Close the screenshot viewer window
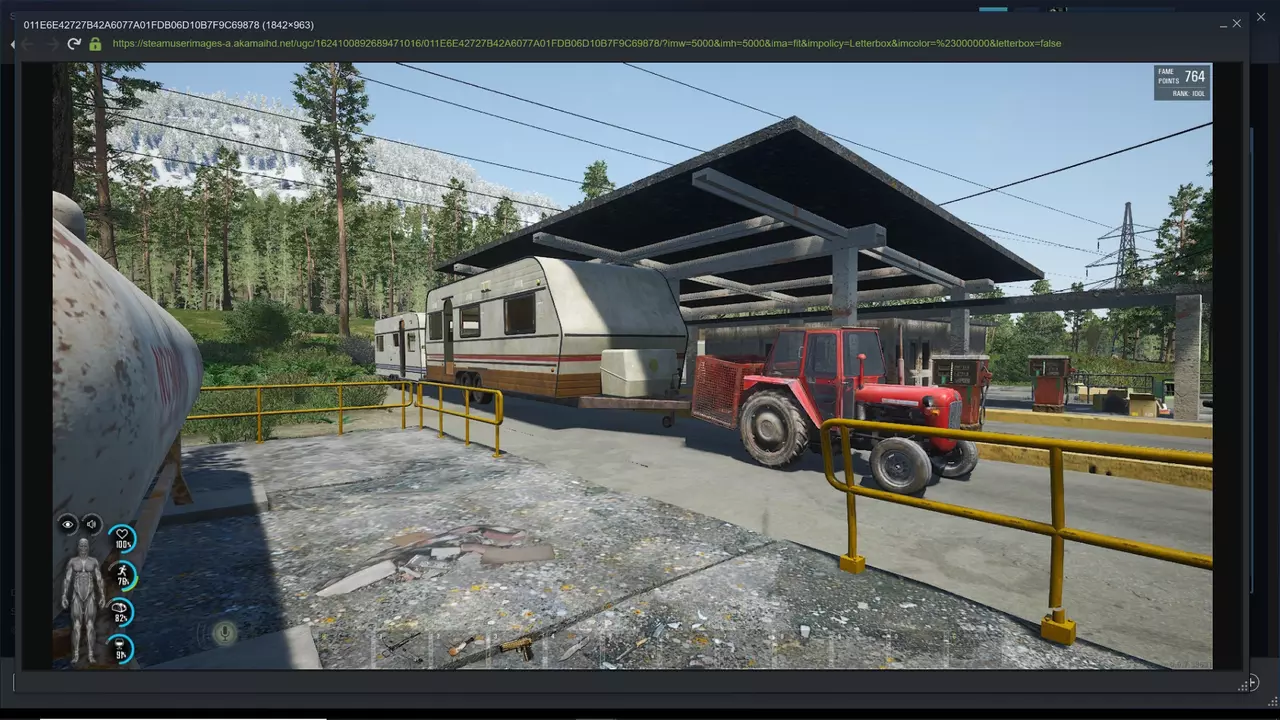The height and width of the screenshot is (720, 1280). tap(1237, 23)
